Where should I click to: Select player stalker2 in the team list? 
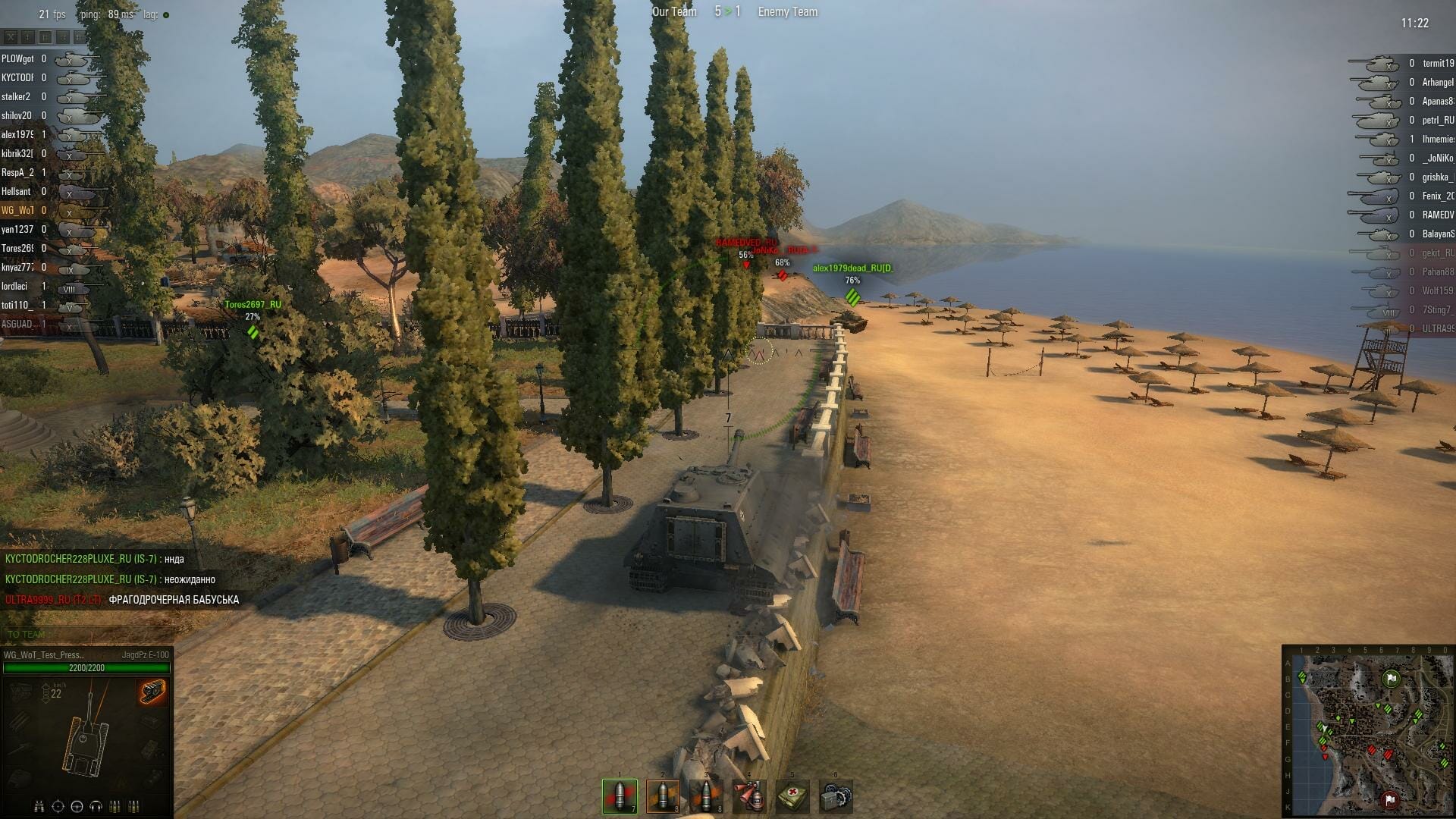coord(16,97)
